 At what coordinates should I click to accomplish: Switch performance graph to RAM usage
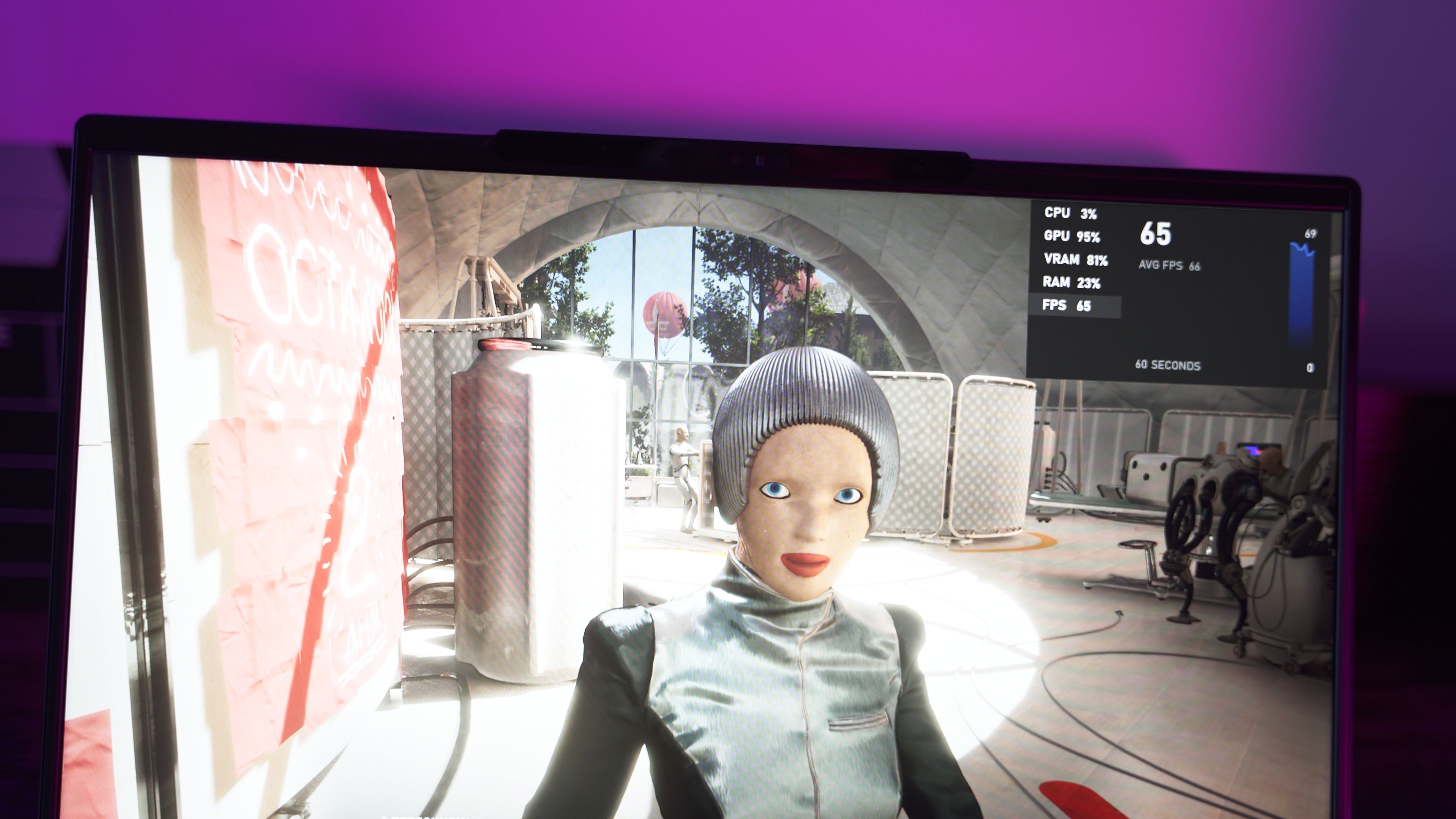point(1072,282)
